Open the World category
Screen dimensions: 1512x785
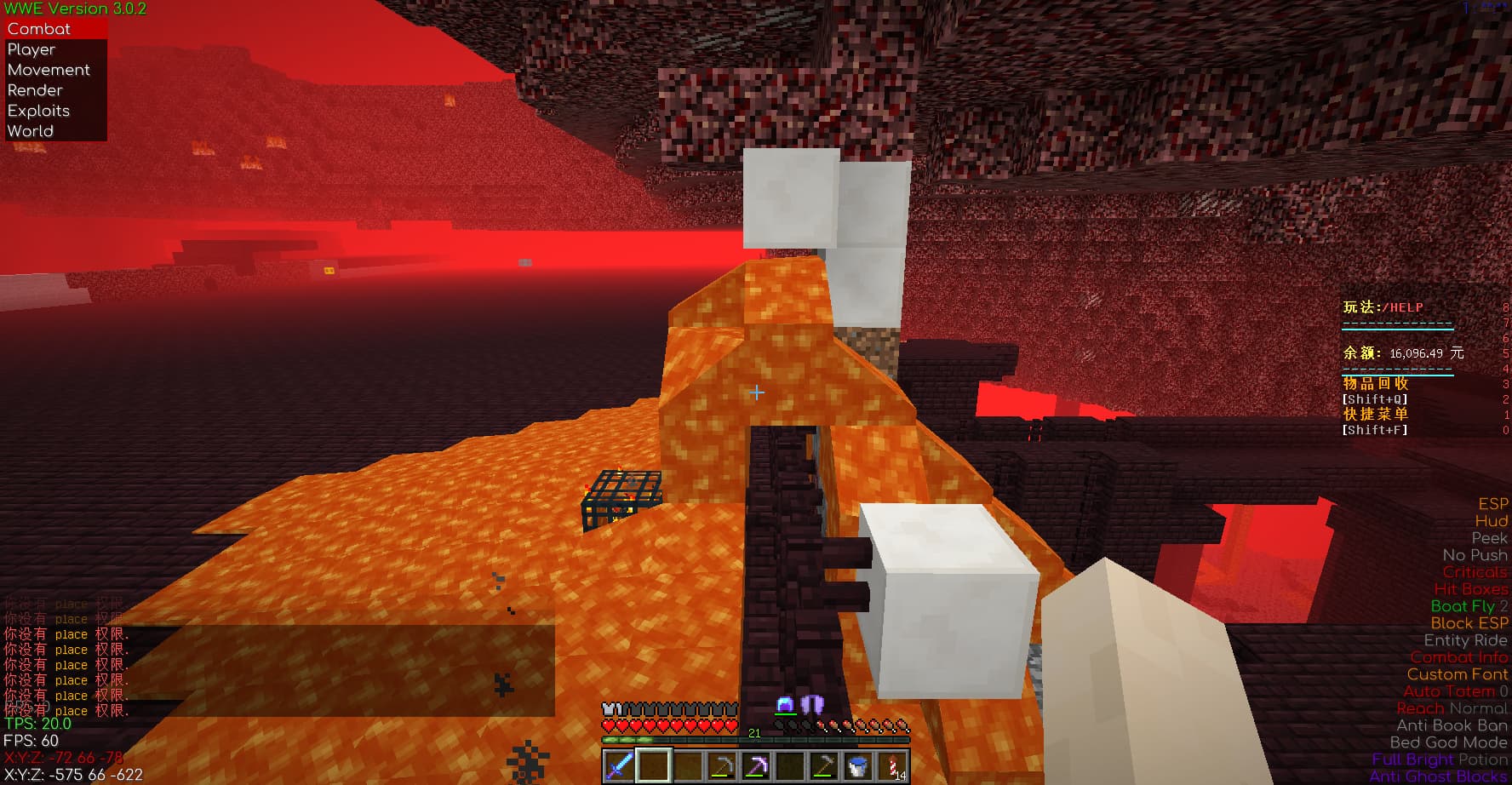click(31, 131)
